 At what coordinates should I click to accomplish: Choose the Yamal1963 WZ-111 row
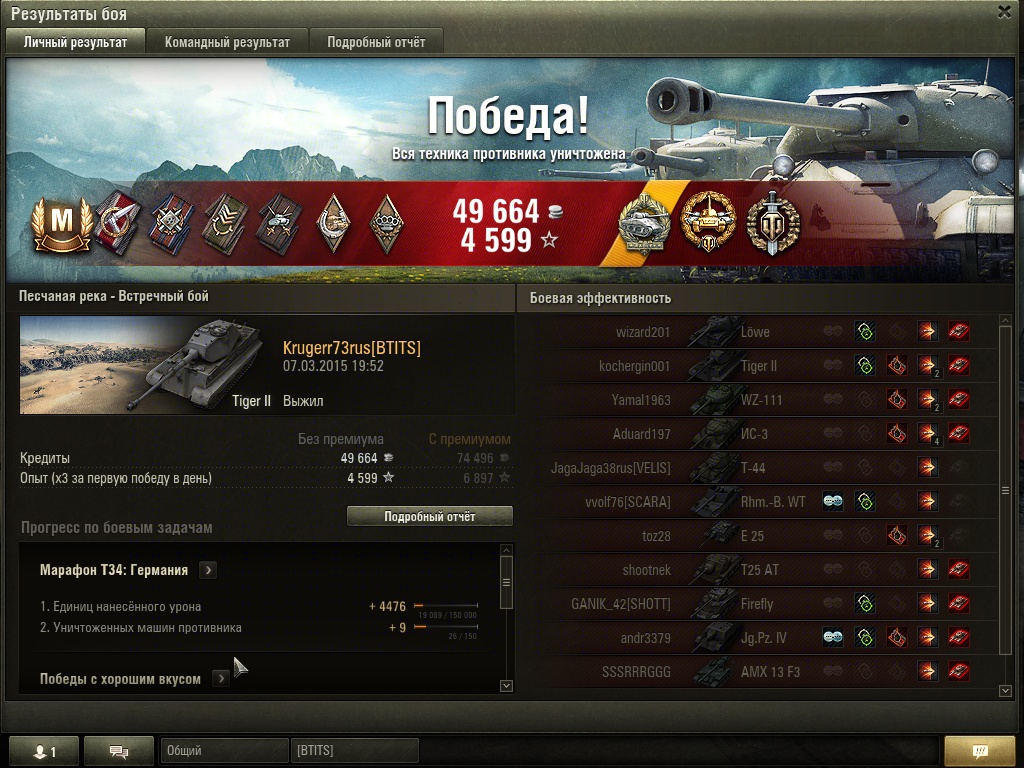pos(760,400)
